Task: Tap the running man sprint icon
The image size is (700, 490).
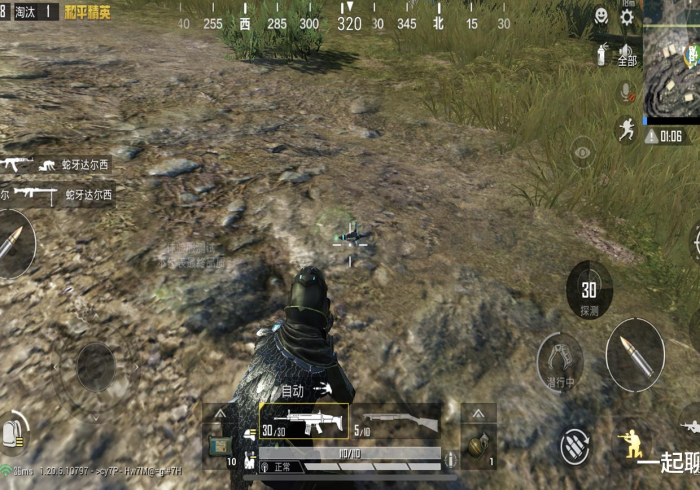Action: [x=626, y=130]
